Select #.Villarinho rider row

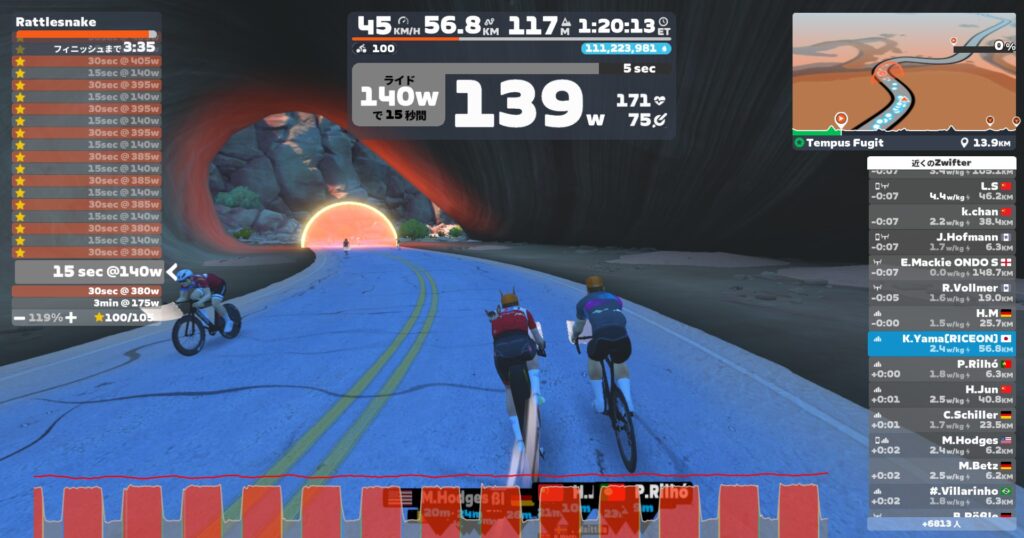(941, 496)
